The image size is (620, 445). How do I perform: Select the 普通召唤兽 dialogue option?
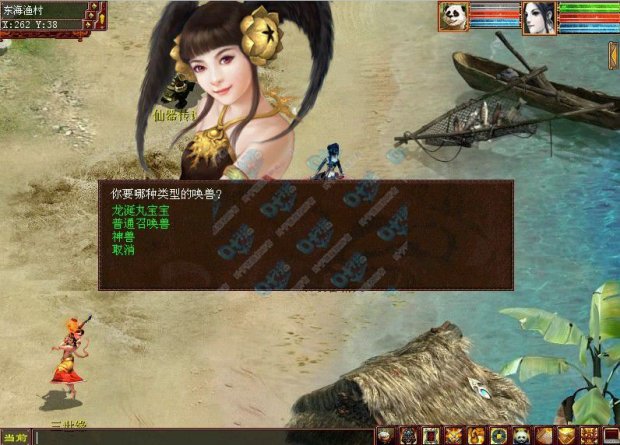point(140,225)
